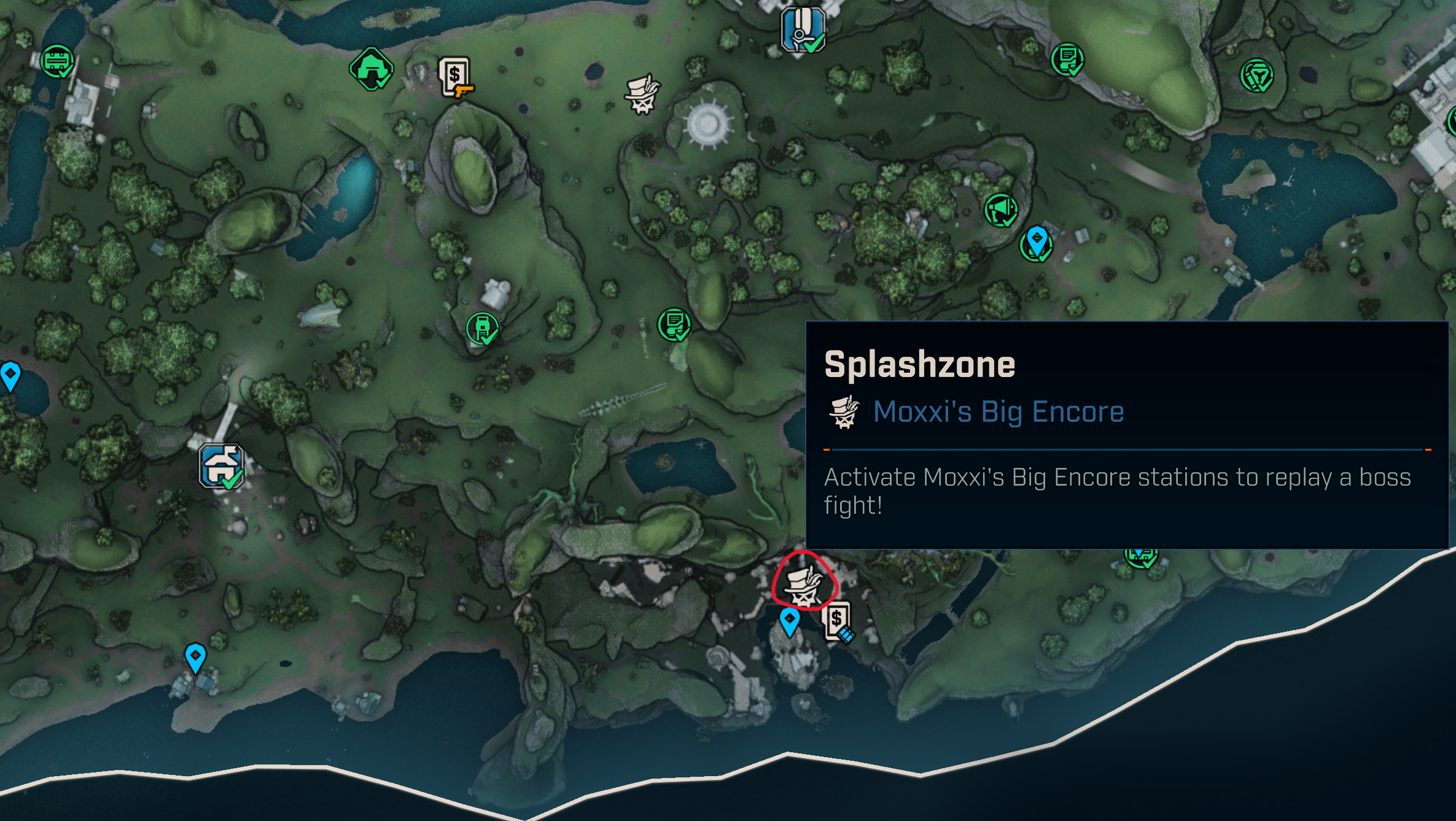The height and width of the screenshot is (821, 1456).
Task: Select the green triangle emblem marker
Action: coord(1256,76)
